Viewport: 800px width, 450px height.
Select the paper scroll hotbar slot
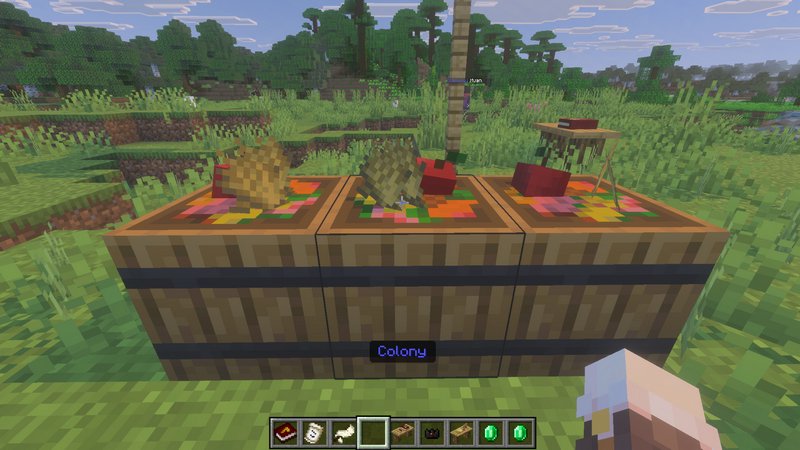pos(314,432)
